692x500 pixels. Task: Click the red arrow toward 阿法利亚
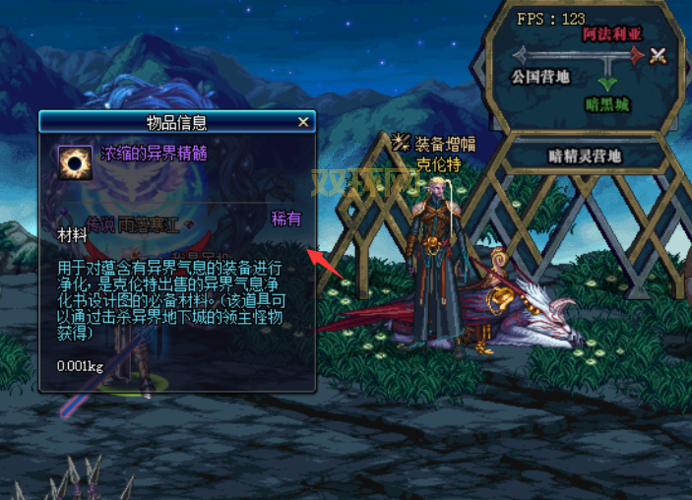point(634,56)
